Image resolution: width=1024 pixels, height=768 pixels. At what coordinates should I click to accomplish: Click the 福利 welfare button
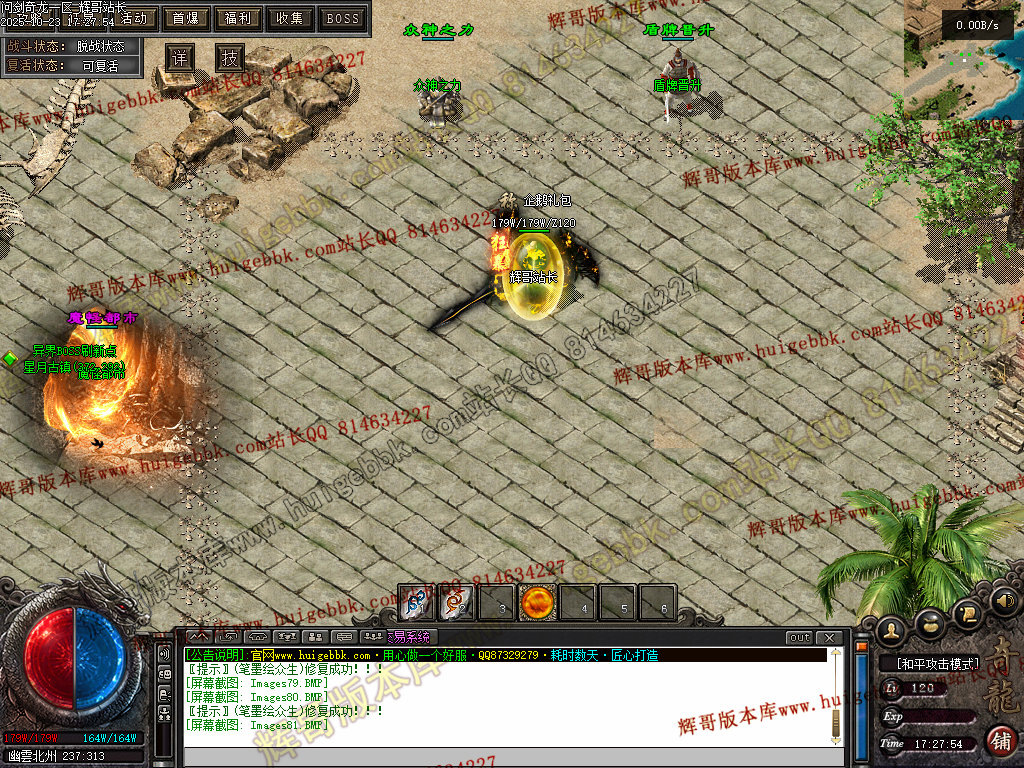(237, 18)
